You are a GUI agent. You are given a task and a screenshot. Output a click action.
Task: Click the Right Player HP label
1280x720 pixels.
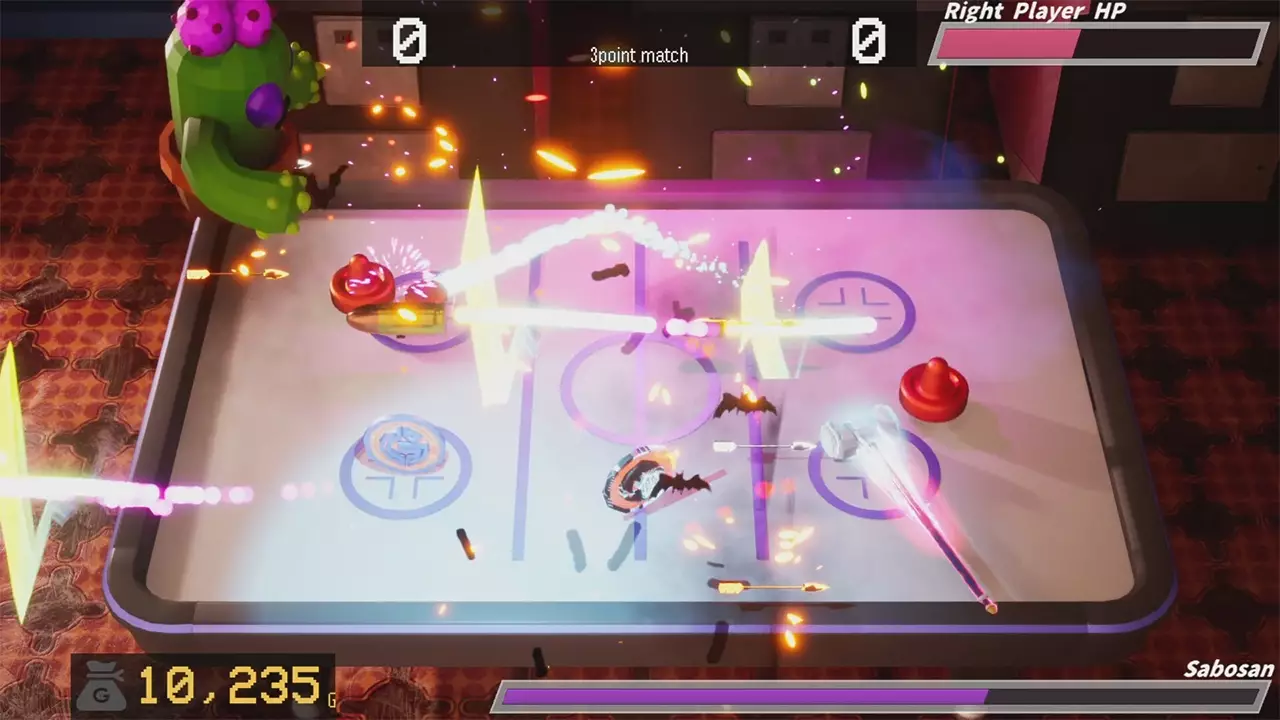1035,12
